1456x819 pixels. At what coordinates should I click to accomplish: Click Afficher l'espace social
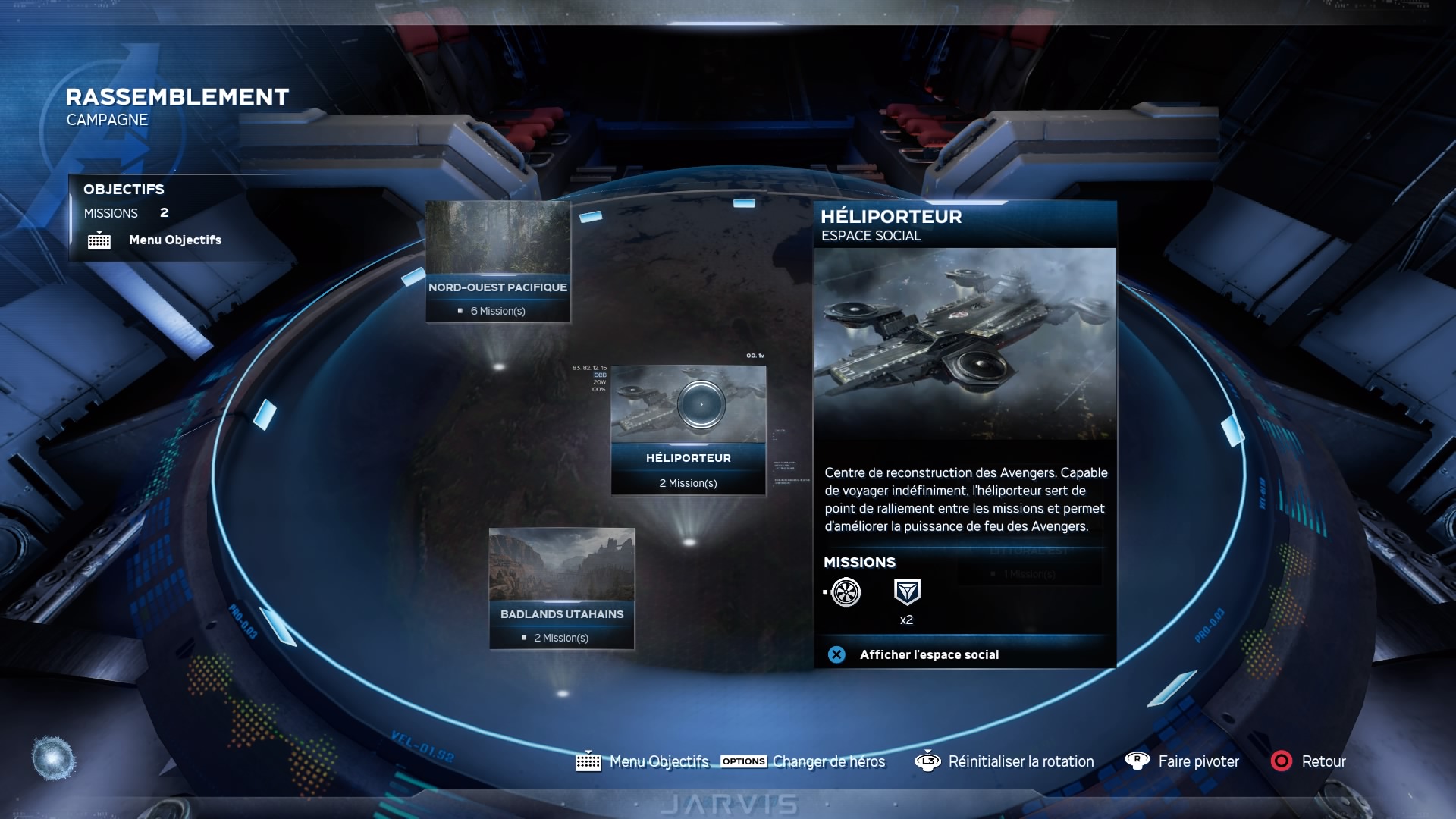coord(928,655)
